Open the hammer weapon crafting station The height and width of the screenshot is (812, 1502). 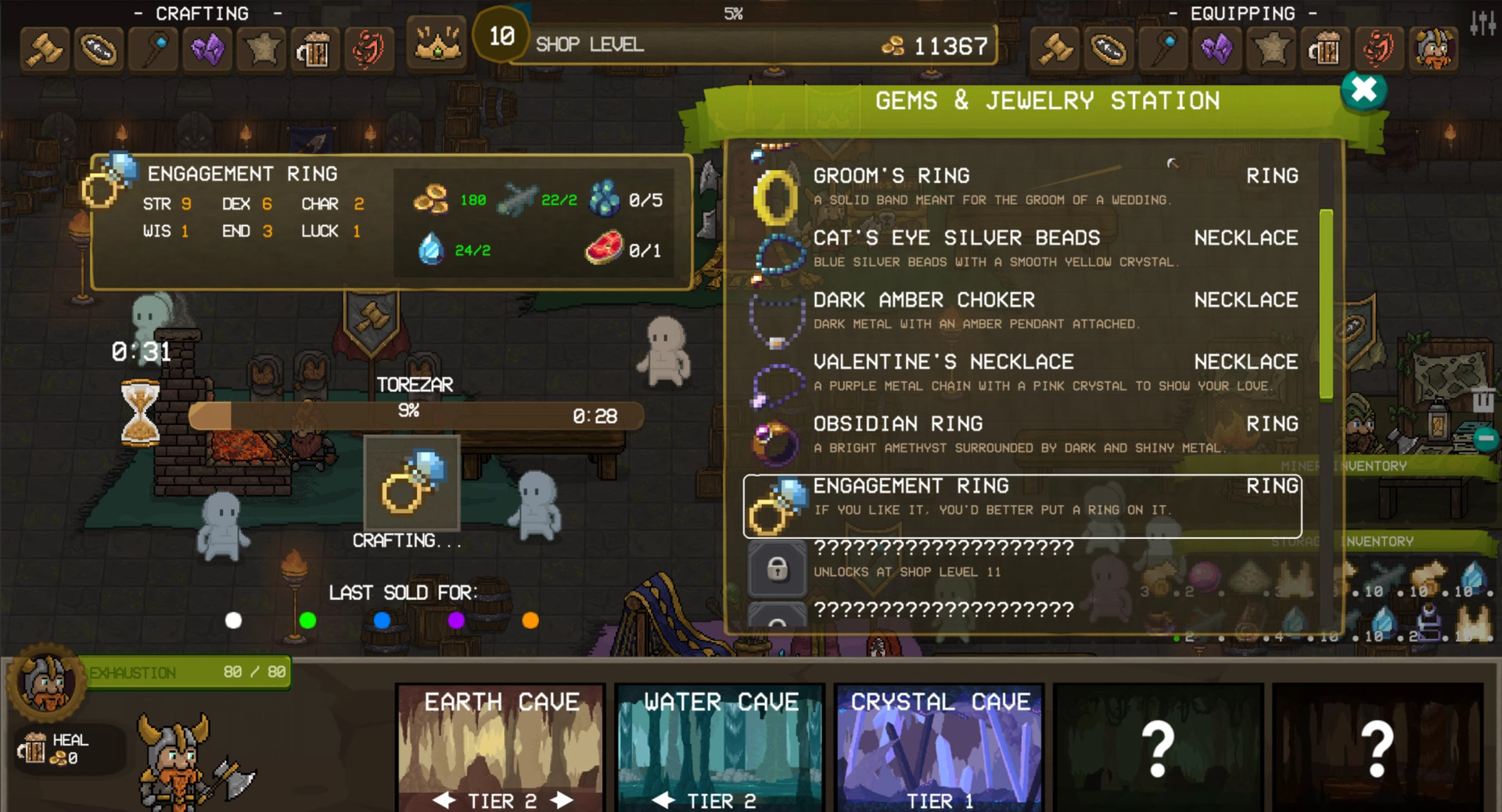tap(44, 49)
